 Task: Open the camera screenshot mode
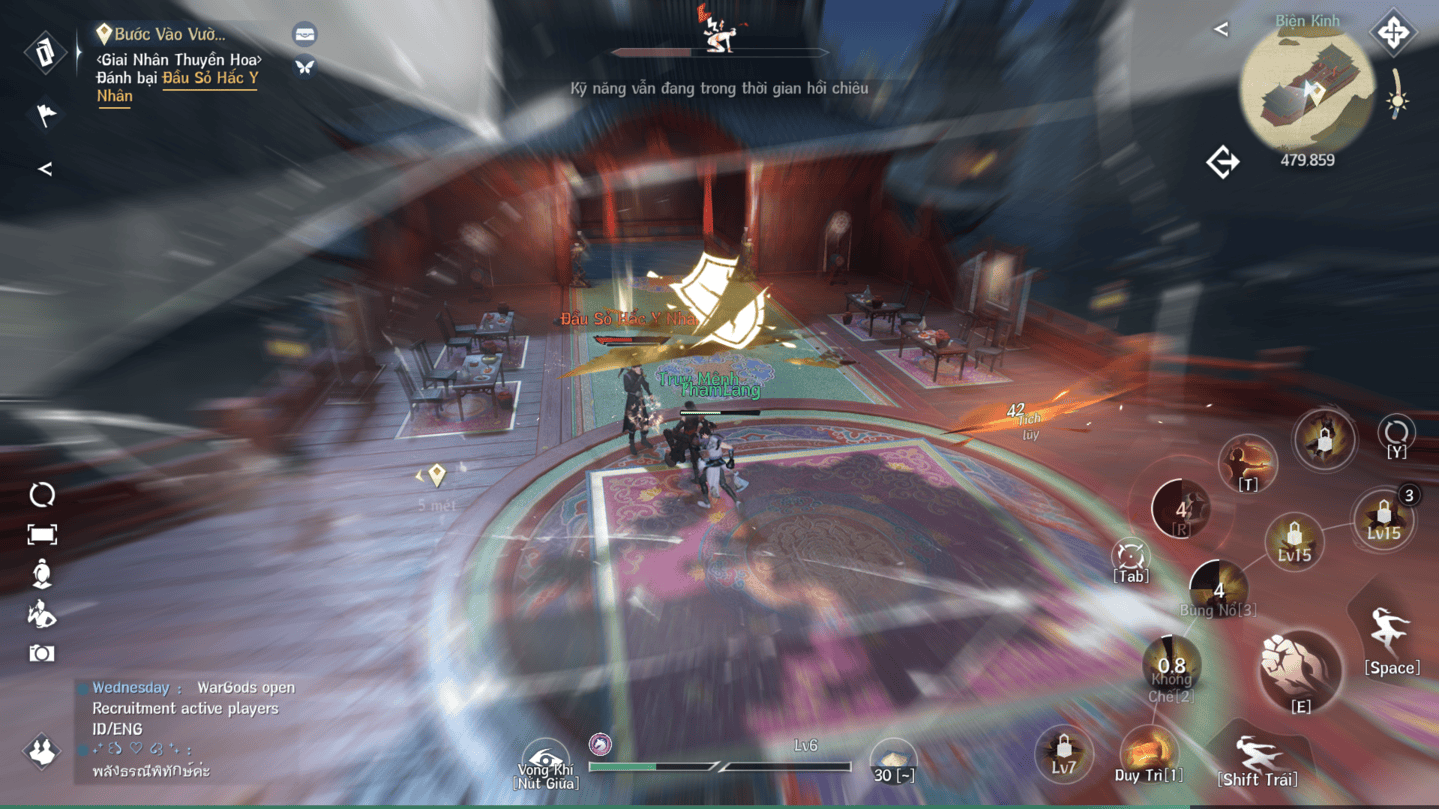coord(42,653)
